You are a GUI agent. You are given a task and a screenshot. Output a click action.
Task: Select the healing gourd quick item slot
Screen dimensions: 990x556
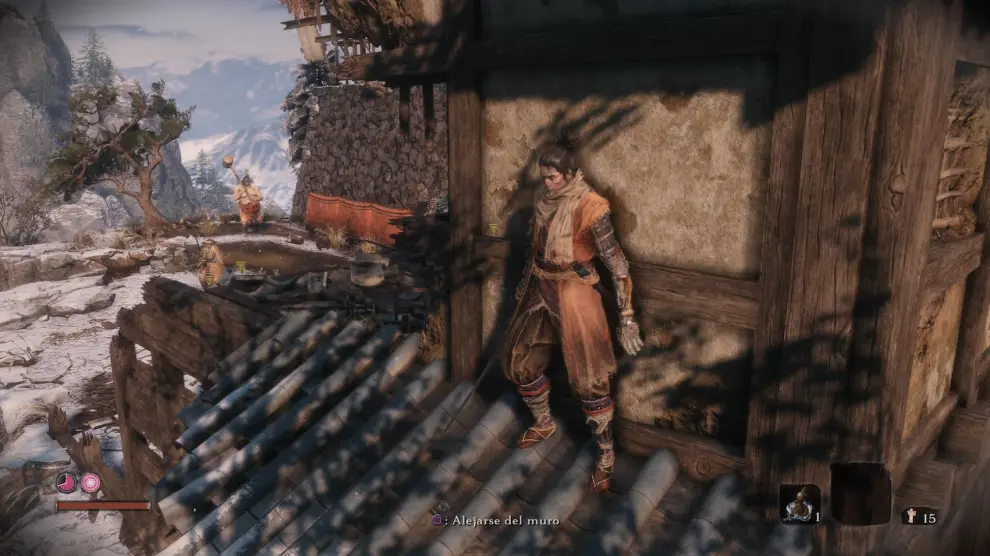click(799, 503)
